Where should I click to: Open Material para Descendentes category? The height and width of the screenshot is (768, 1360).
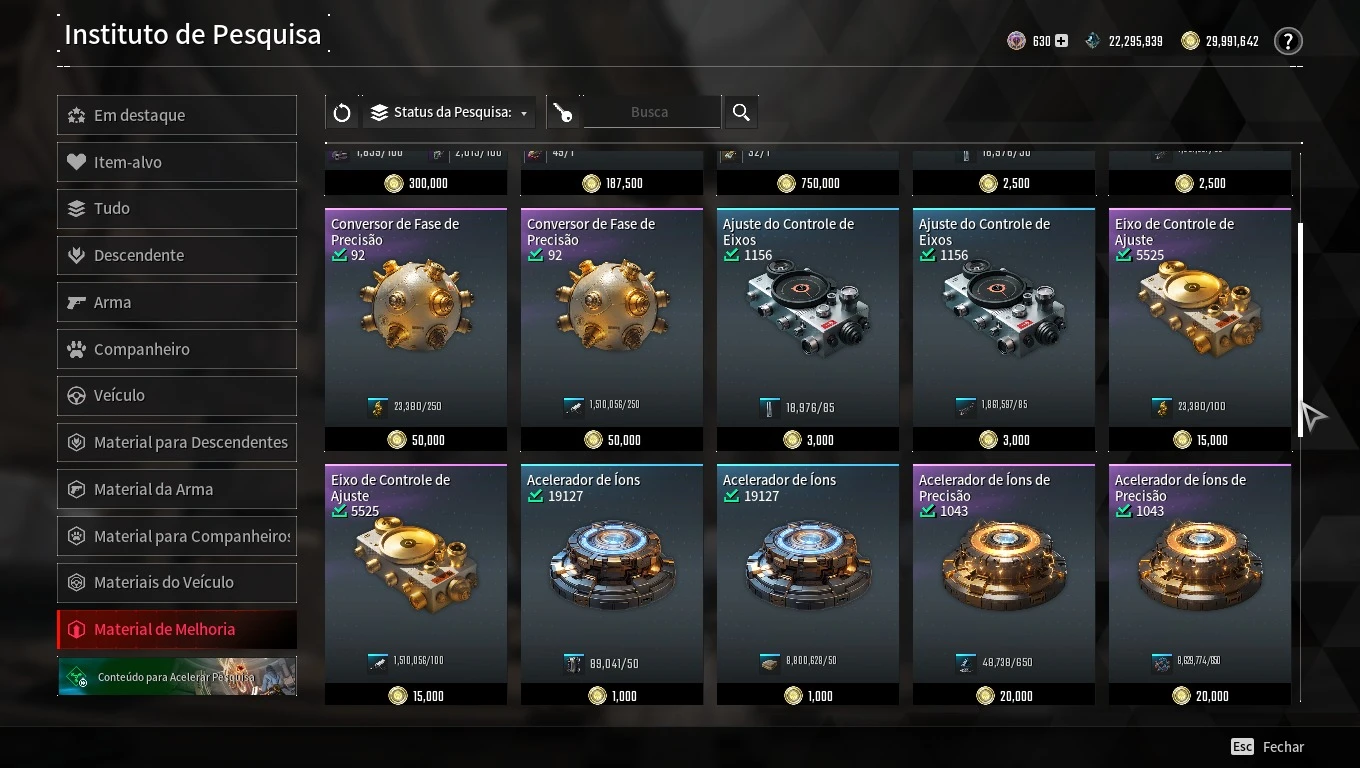(x=177, y=442)
